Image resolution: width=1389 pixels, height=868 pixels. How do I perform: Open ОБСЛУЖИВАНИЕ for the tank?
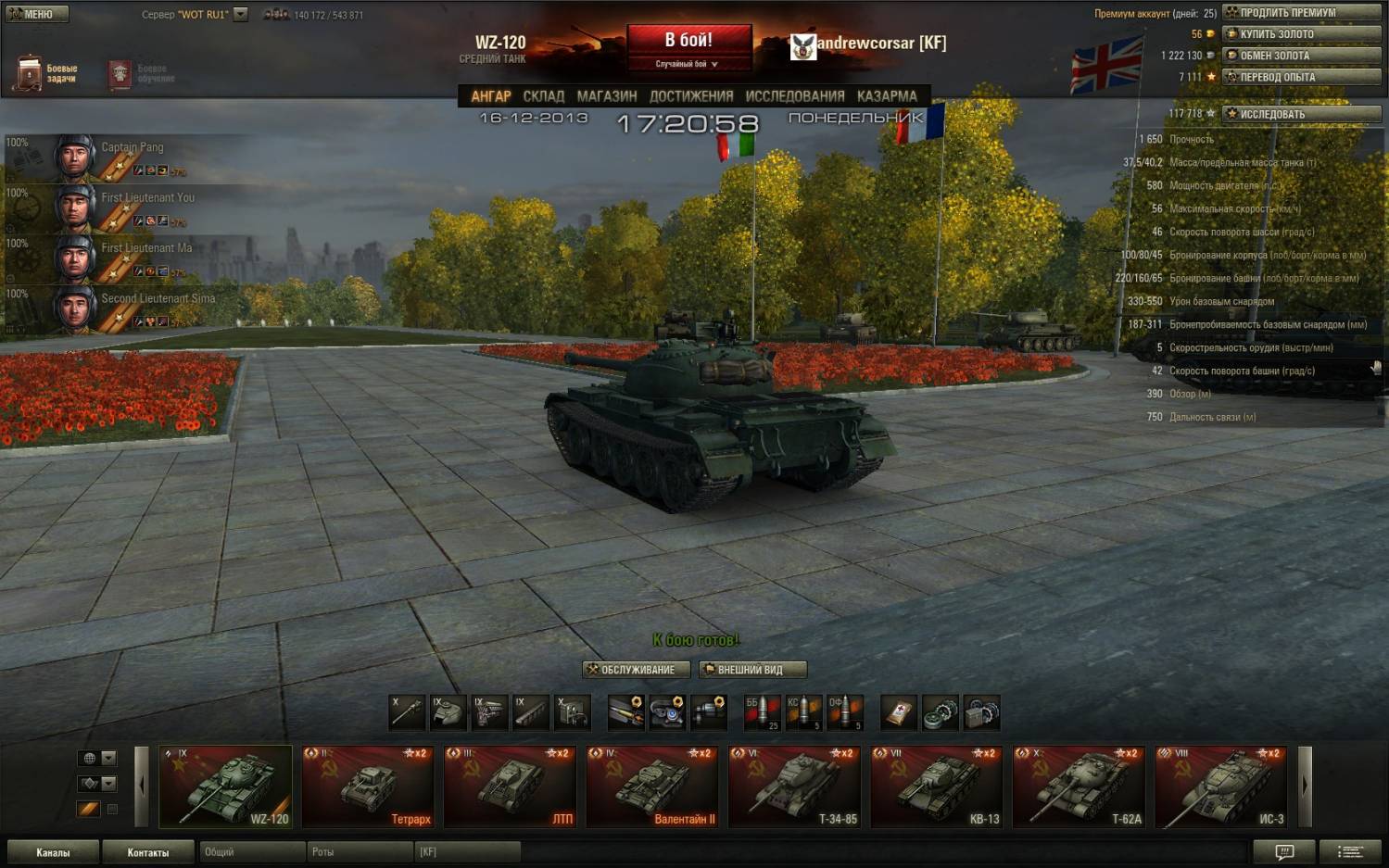tap(637, 670)
